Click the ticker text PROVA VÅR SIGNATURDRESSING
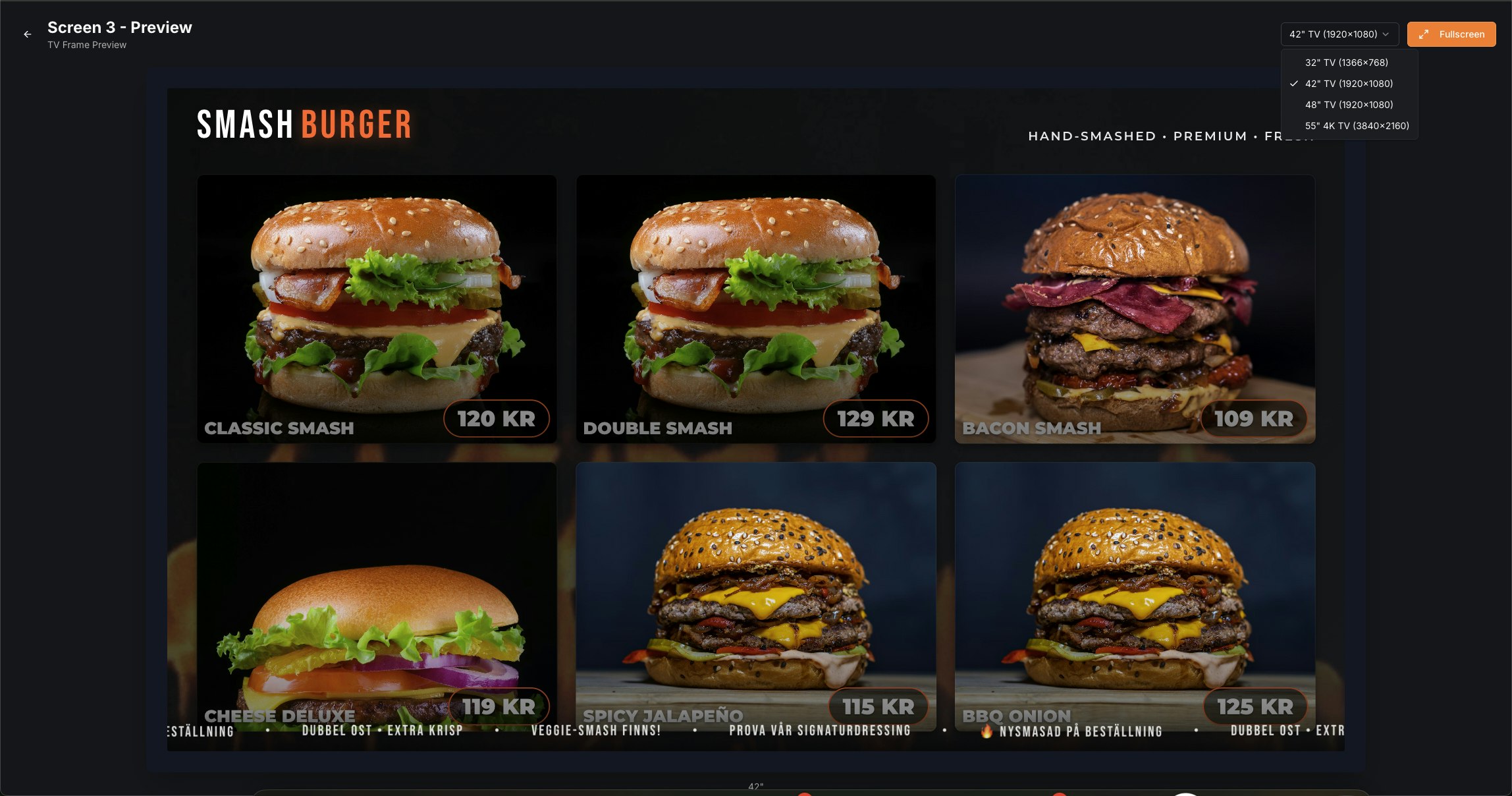Image resolution: width=1512 pixels, height=796 pixels. (x=819, y=730)
